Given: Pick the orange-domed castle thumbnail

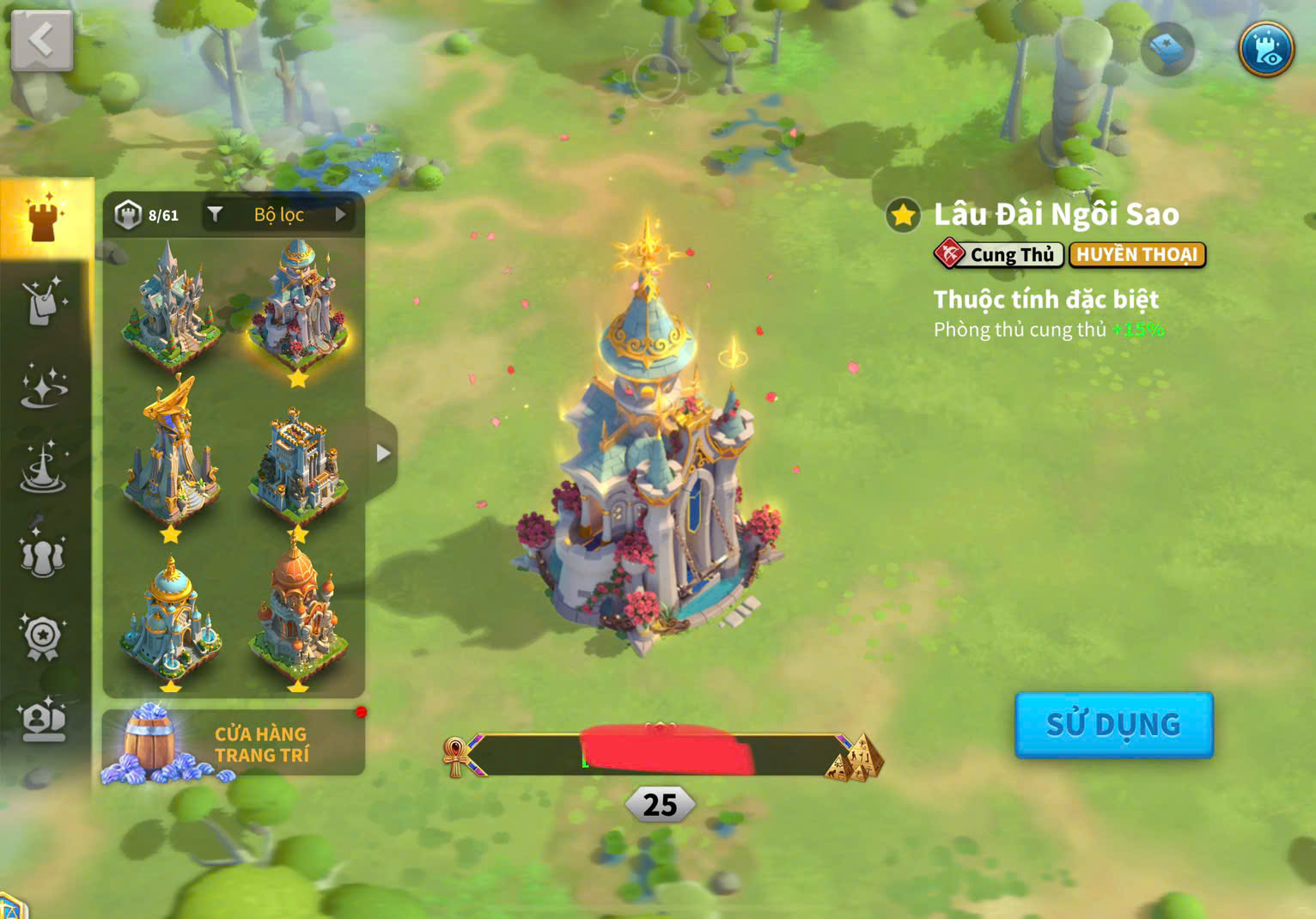Looking at the screenshot, I should click(297, 614).
